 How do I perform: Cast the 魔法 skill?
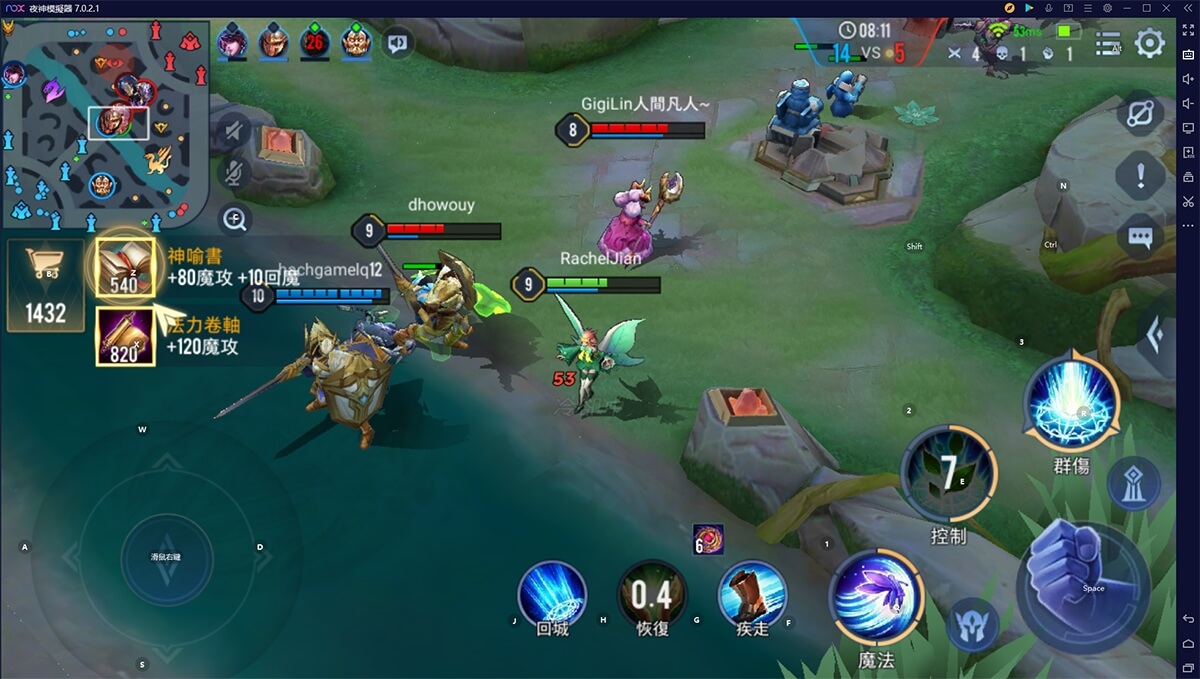[x=876, y=597]
